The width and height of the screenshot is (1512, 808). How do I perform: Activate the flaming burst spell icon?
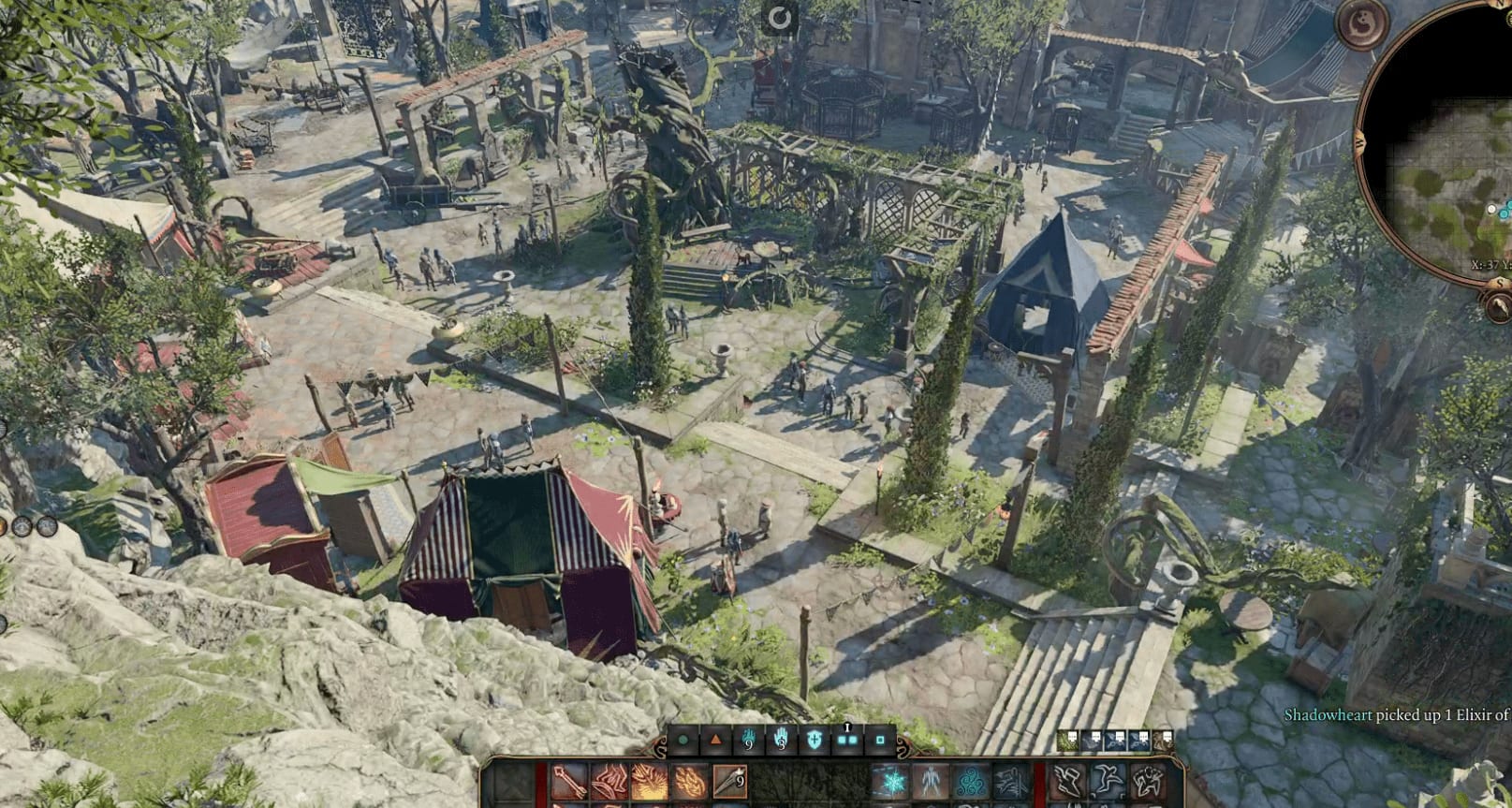pos(648,782)
